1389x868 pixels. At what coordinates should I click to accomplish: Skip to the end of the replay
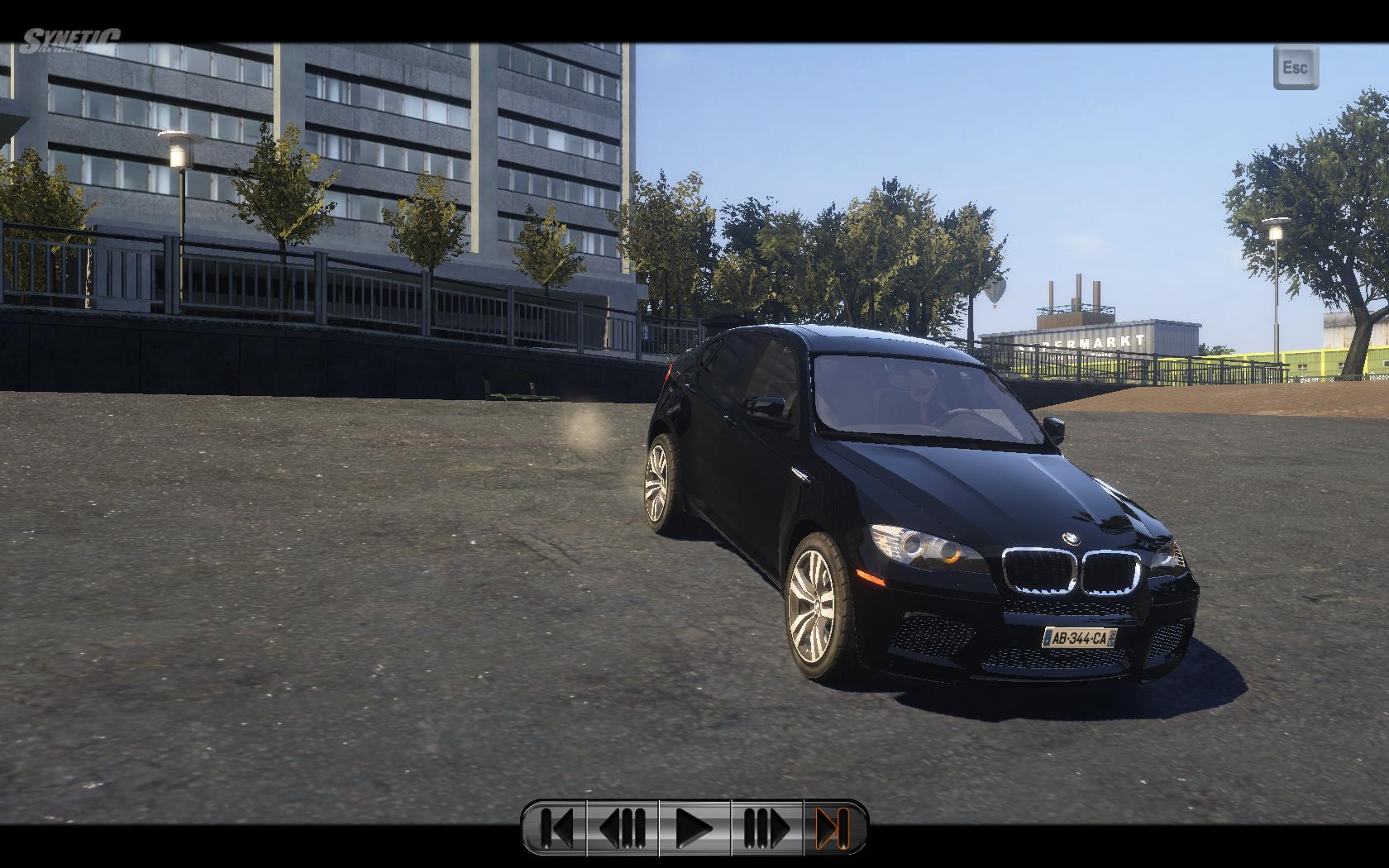click(833, 827)
